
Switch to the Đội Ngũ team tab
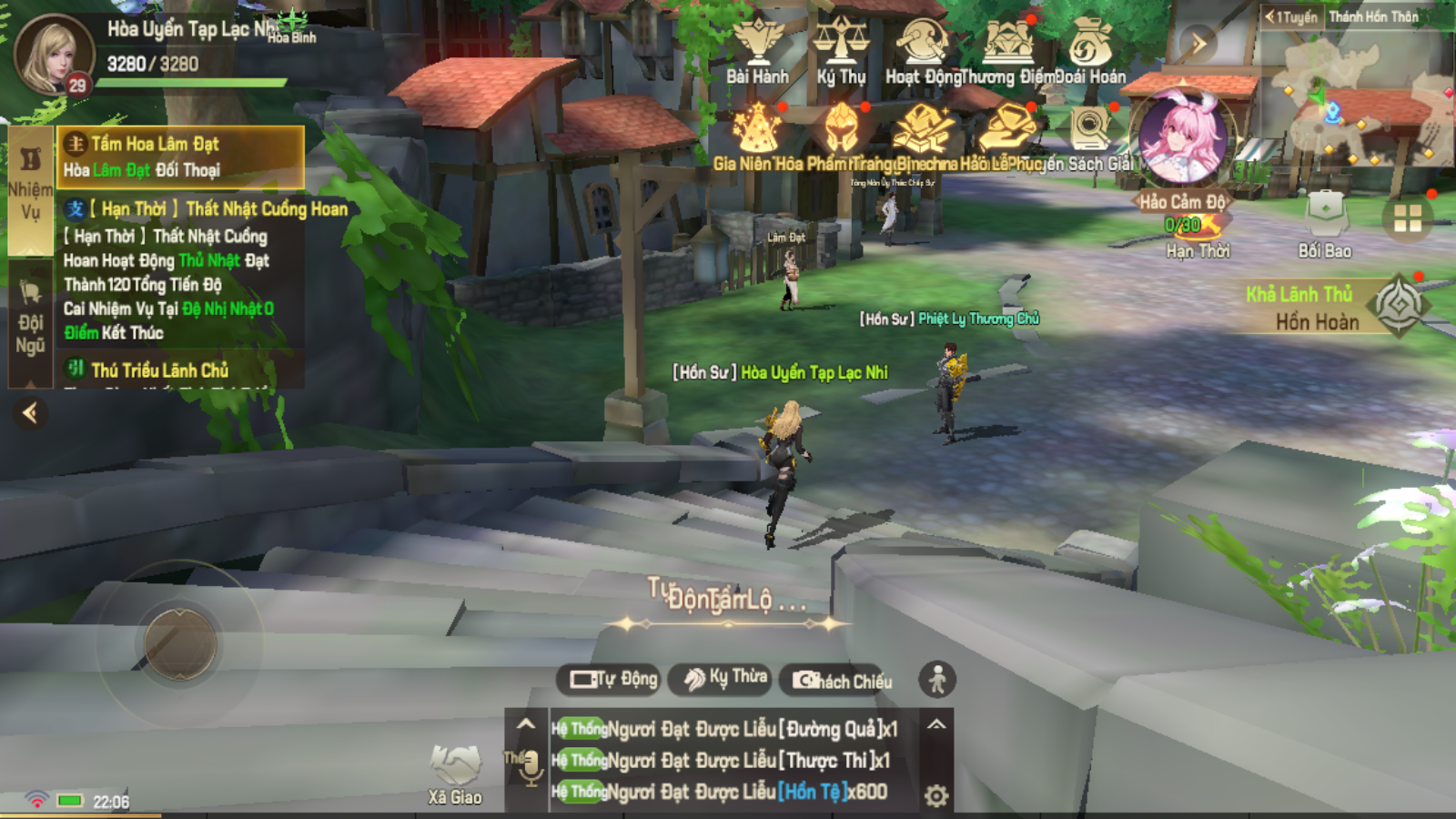[30, 321]
